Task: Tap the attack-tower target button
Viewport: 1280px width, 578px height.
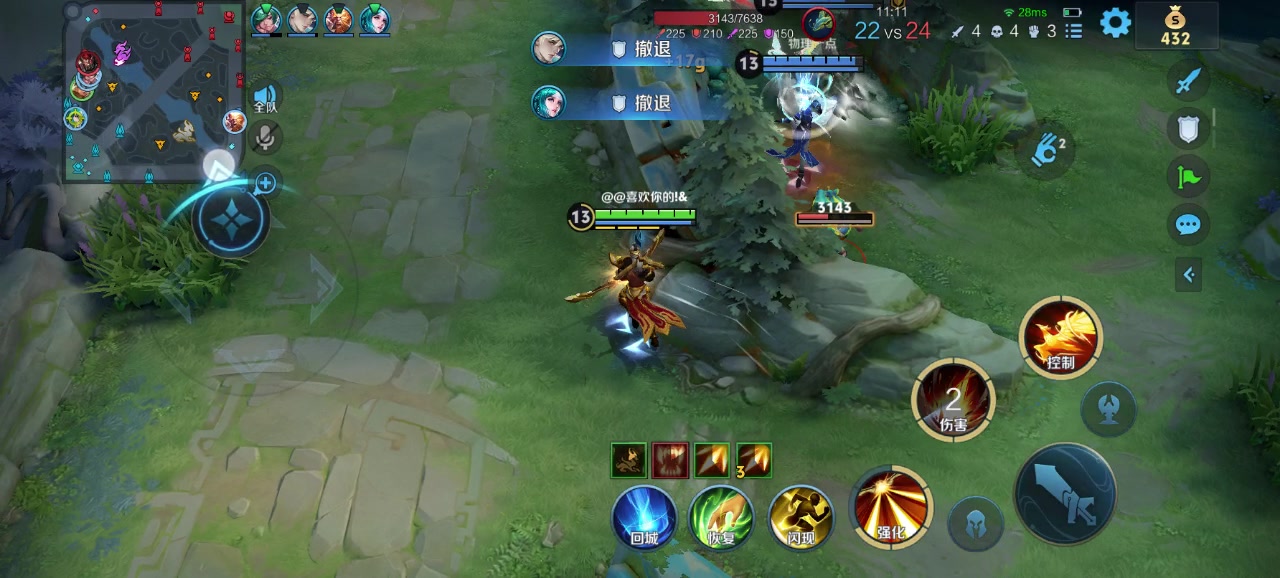Action: click(x=1108, y=408)
